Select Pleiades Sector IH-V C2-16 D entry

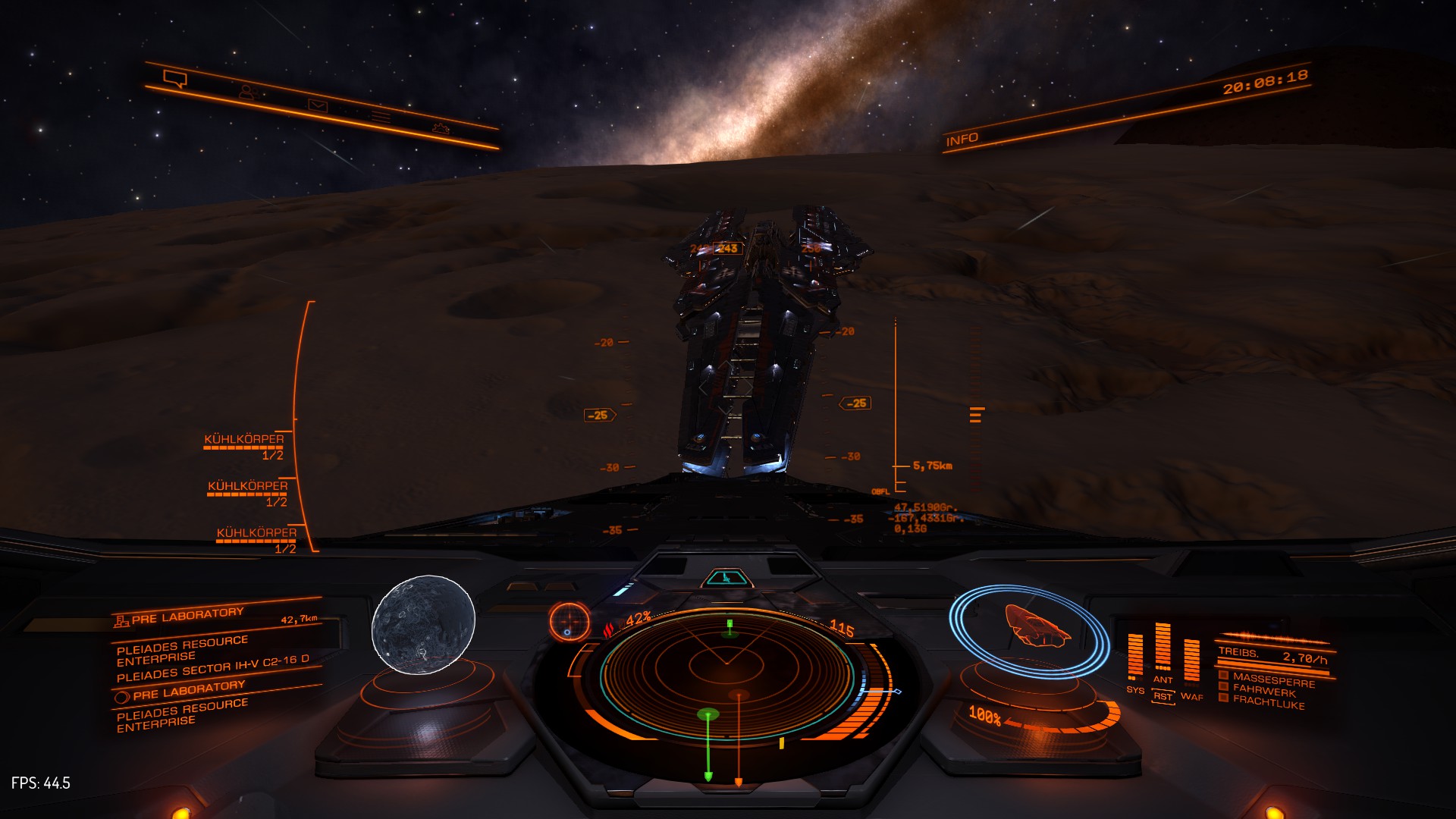pyautogui.click(x=213, y=668)
